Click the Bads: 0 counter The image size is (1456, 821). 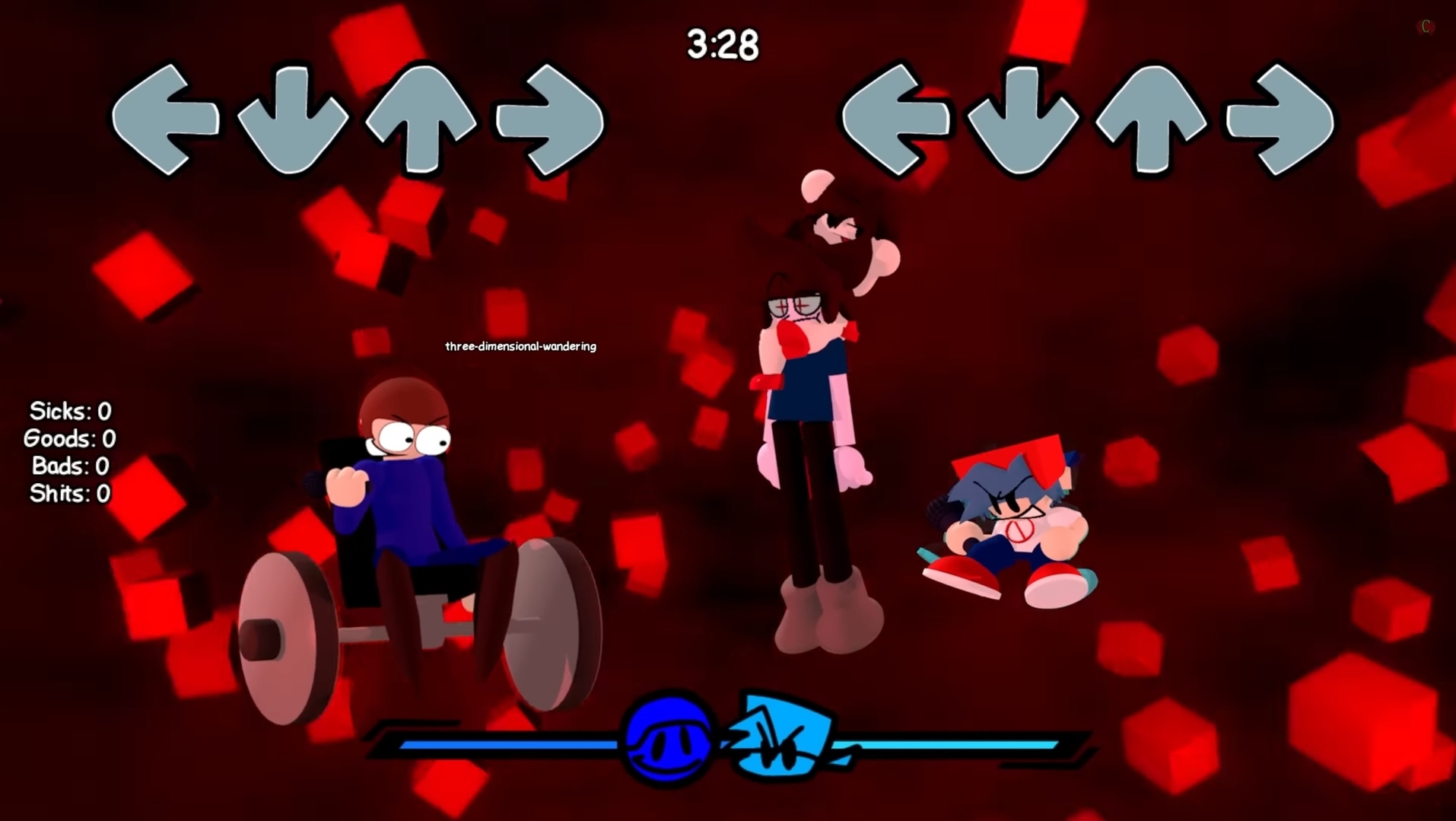(69, 466)
